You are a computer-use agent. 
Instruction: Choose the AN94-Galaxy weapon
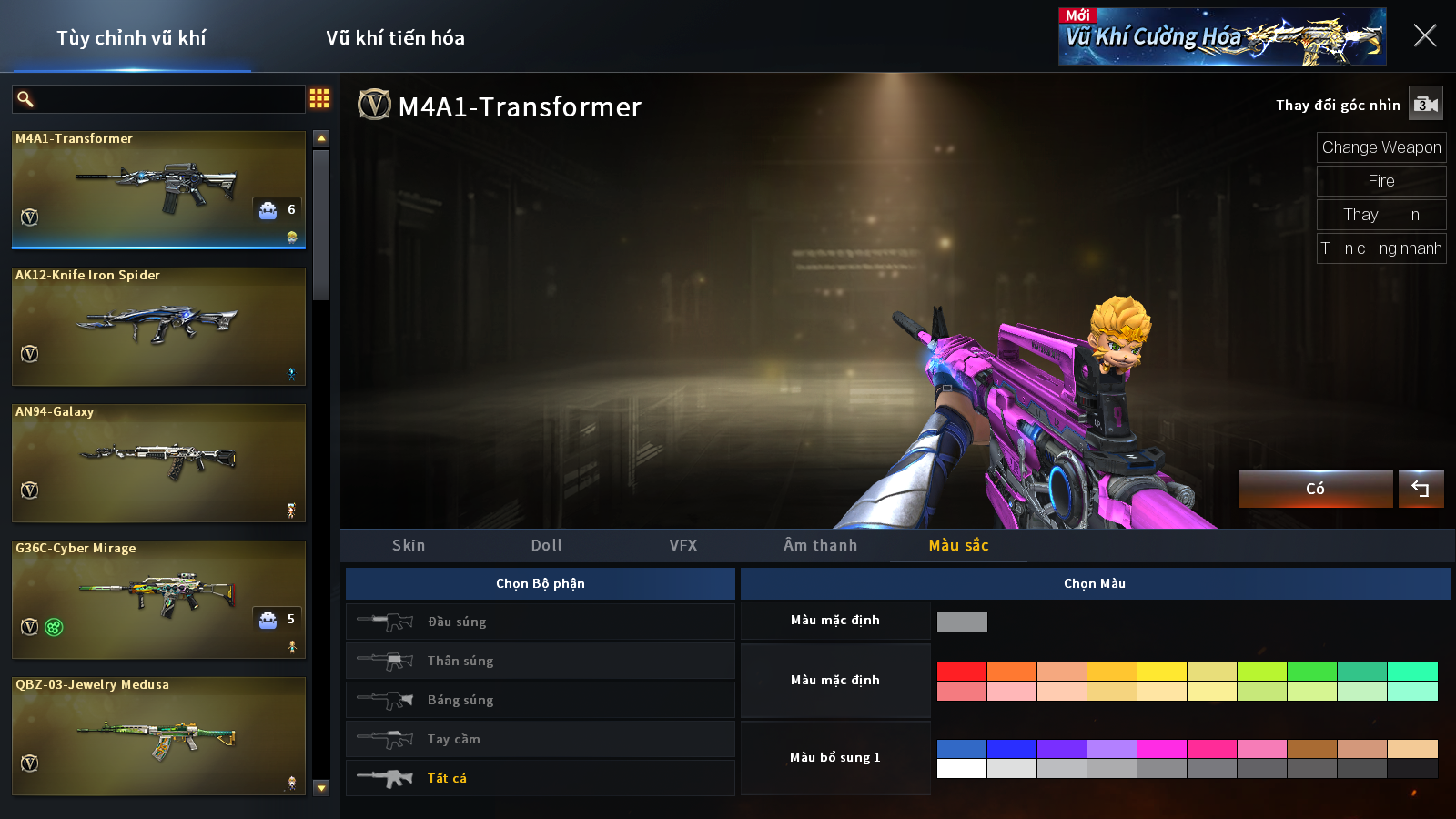(158, 462)
